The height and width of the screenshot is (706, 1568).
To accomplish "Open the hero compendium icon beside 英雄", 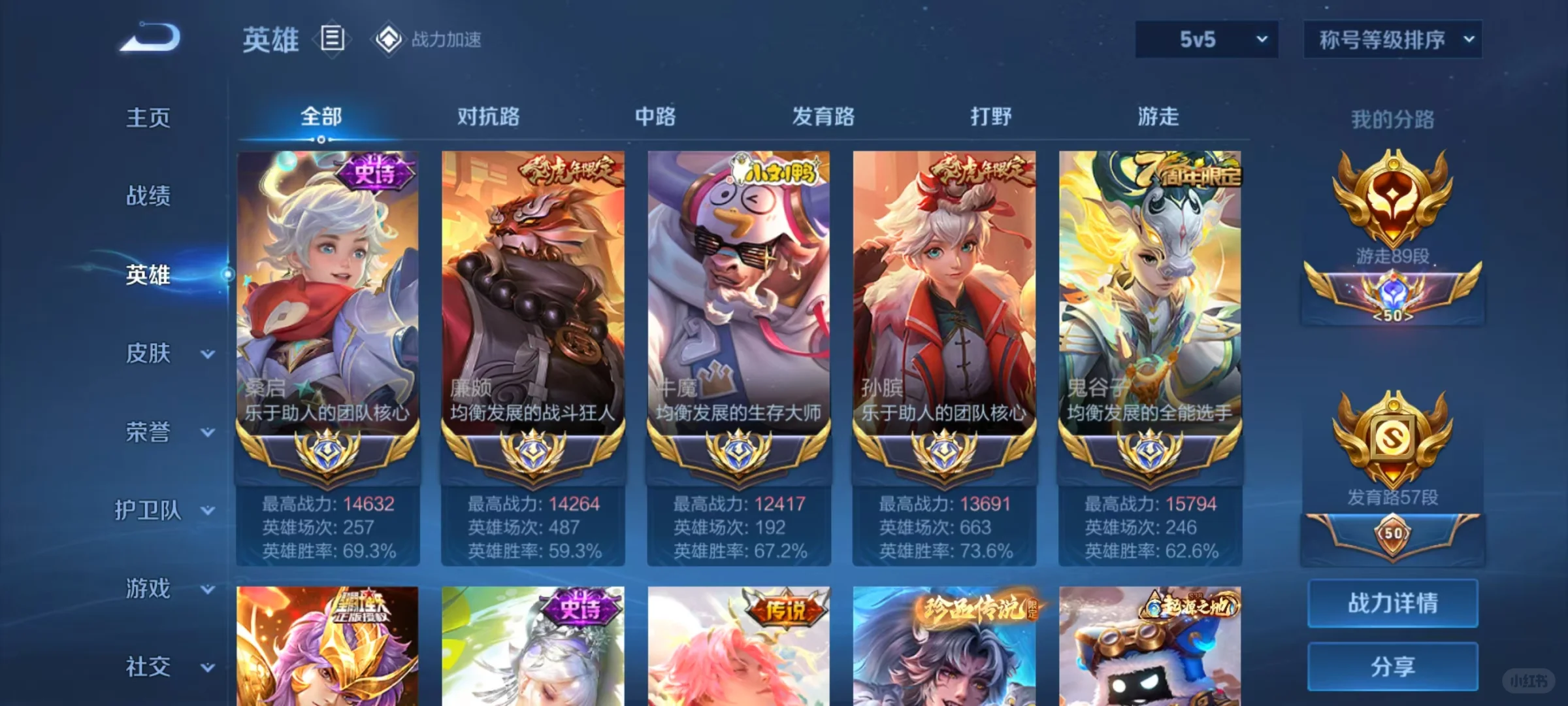I will 332,39.
